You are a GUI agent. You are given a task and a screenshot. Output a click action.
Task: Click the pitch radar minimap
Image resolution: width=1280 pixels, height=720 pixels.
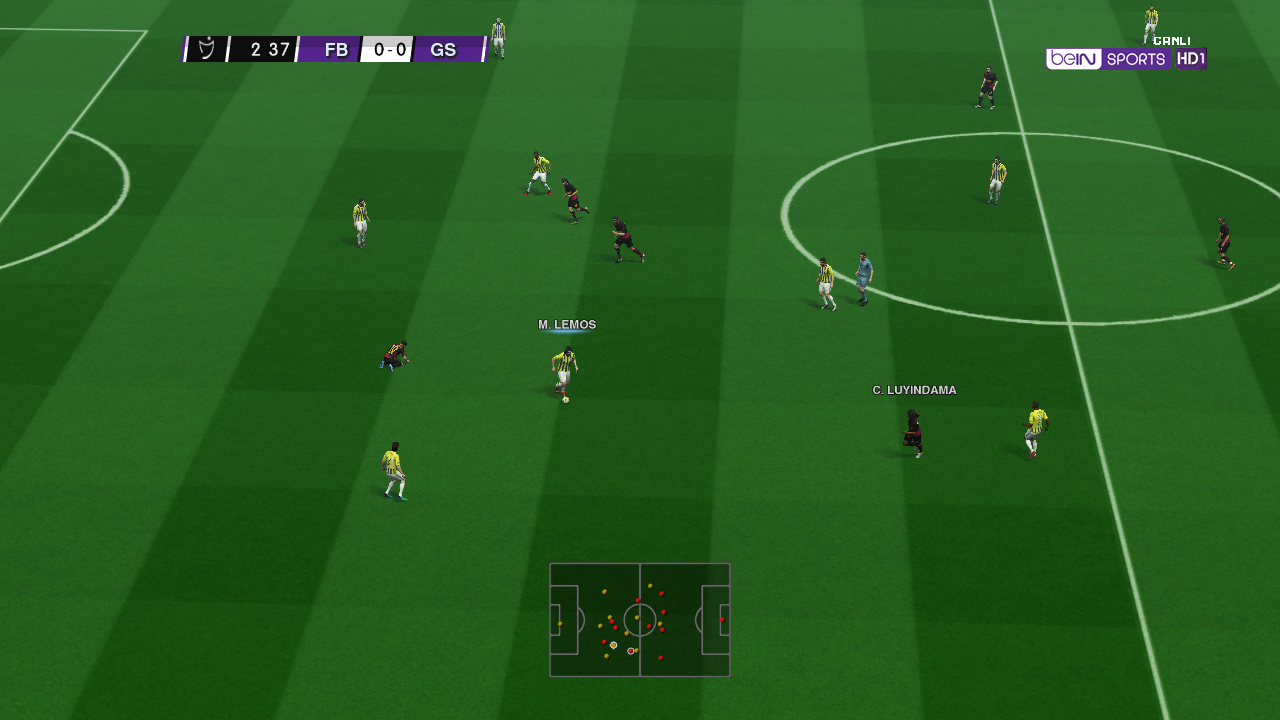639,620
